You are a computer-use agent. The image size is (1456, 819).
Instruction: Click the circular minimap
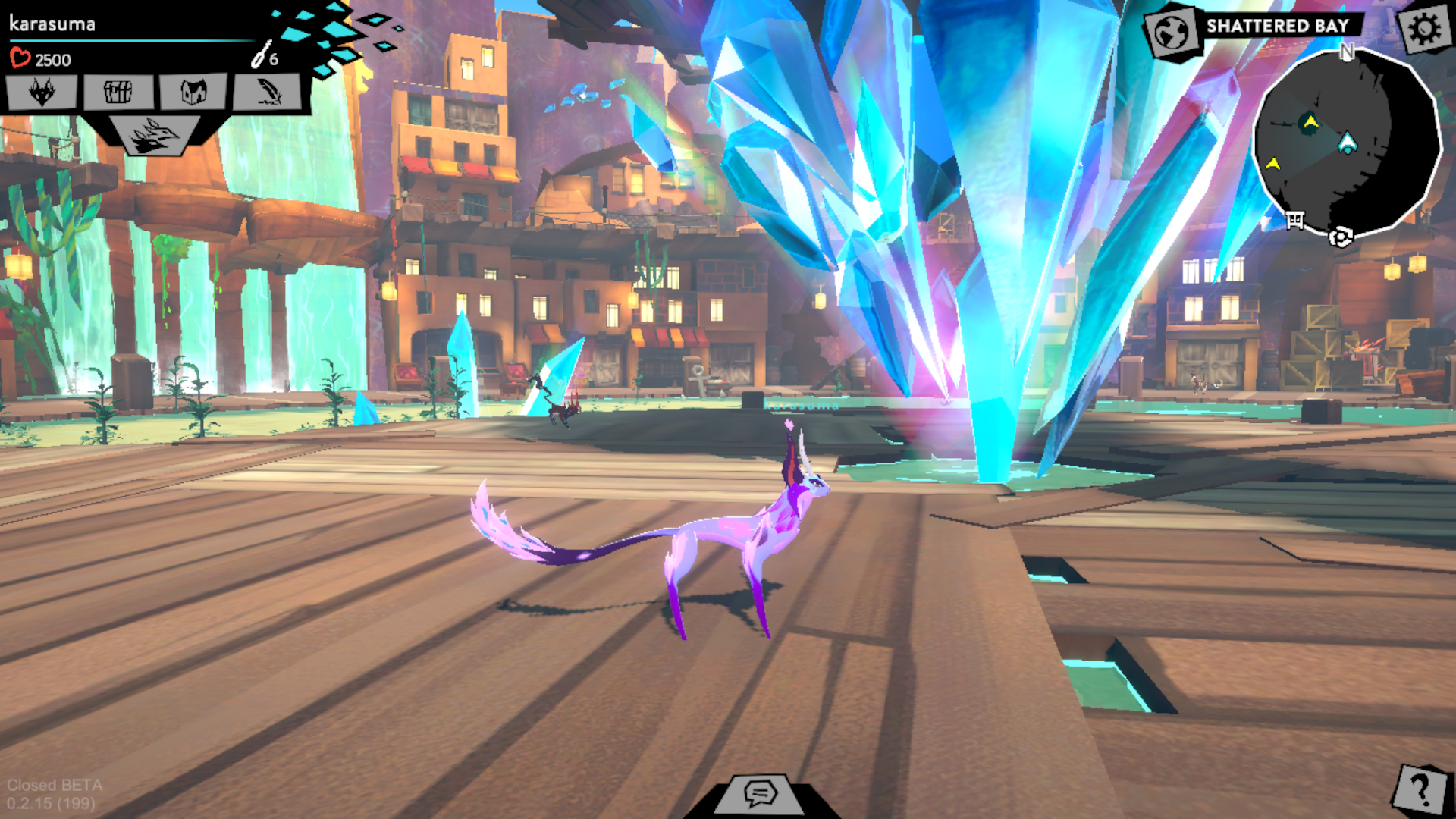[1346, 141]
